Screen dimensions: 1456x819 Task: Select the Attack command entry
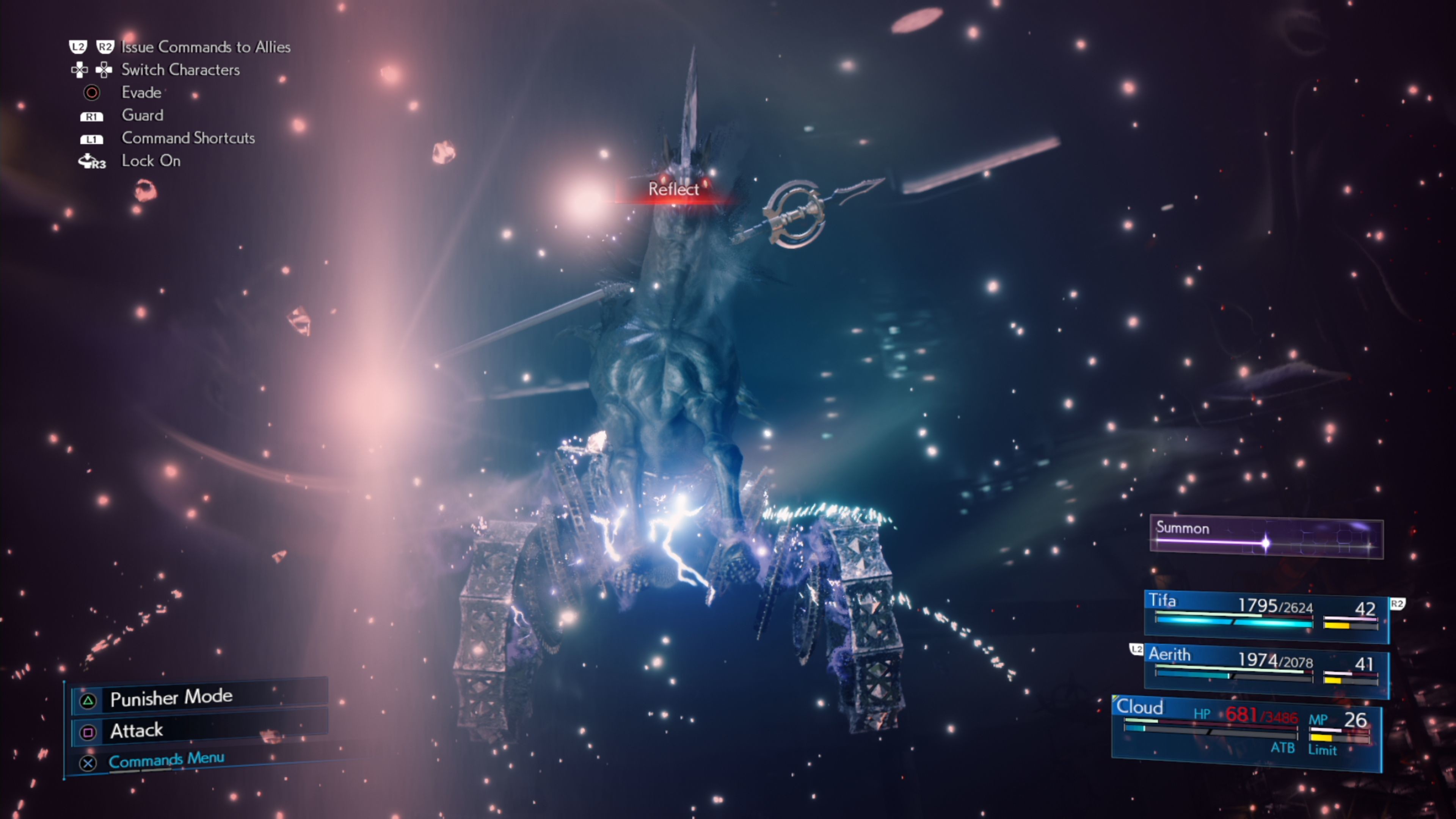click(x=136, y=731)
